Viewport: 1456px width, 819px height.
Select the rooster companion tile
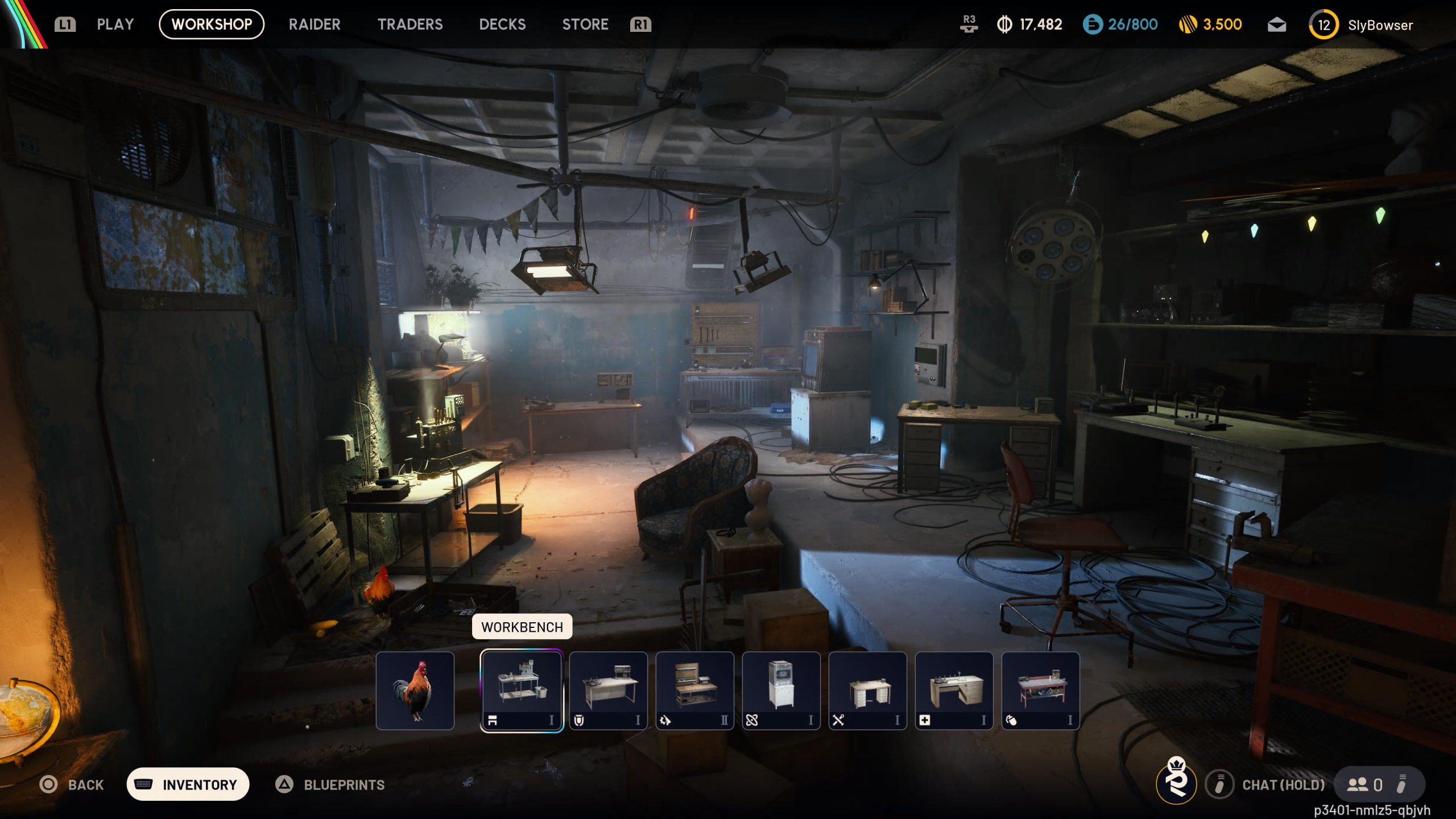click(415, 690)
